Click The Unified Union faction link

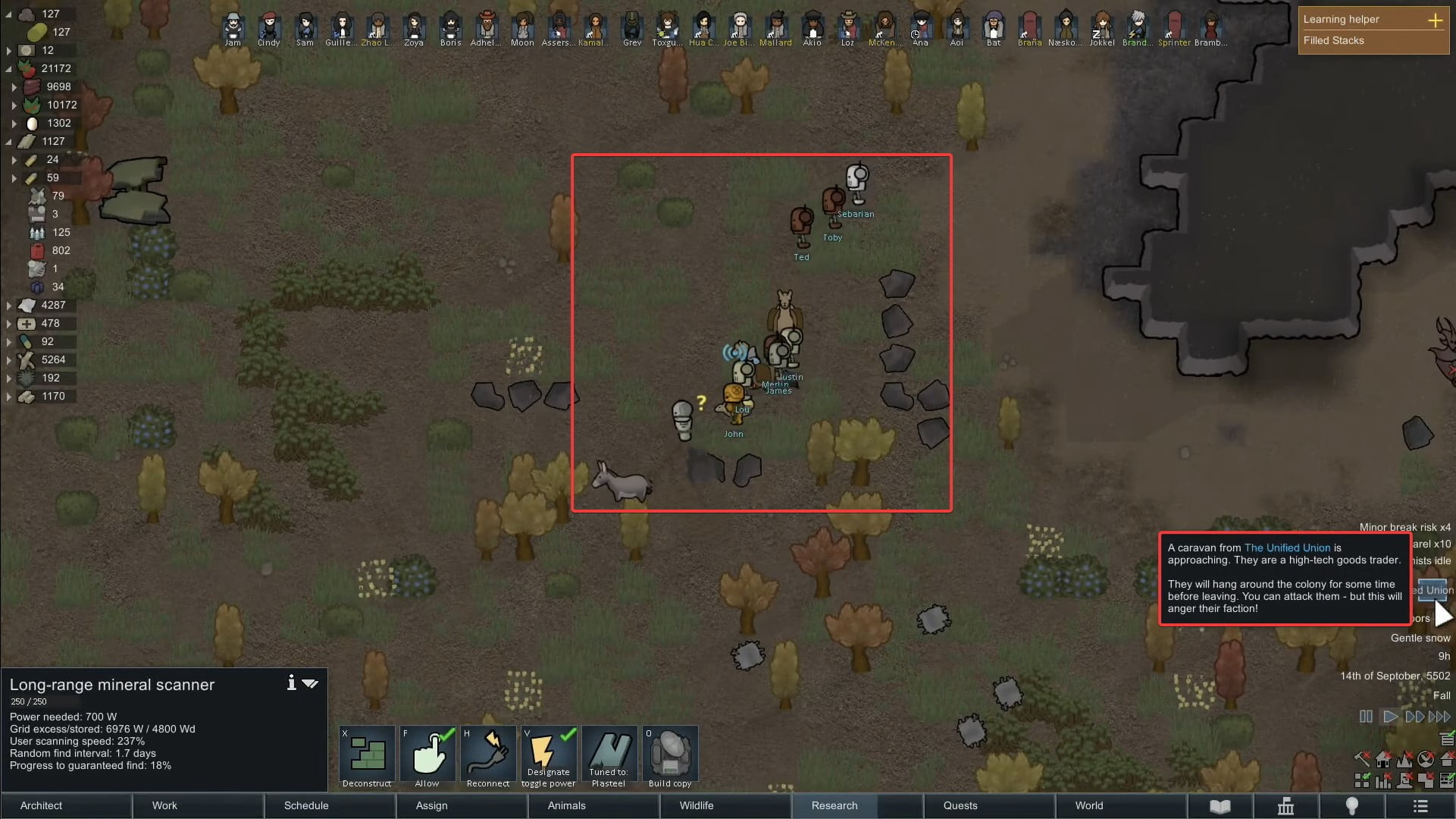point(1286,548)
